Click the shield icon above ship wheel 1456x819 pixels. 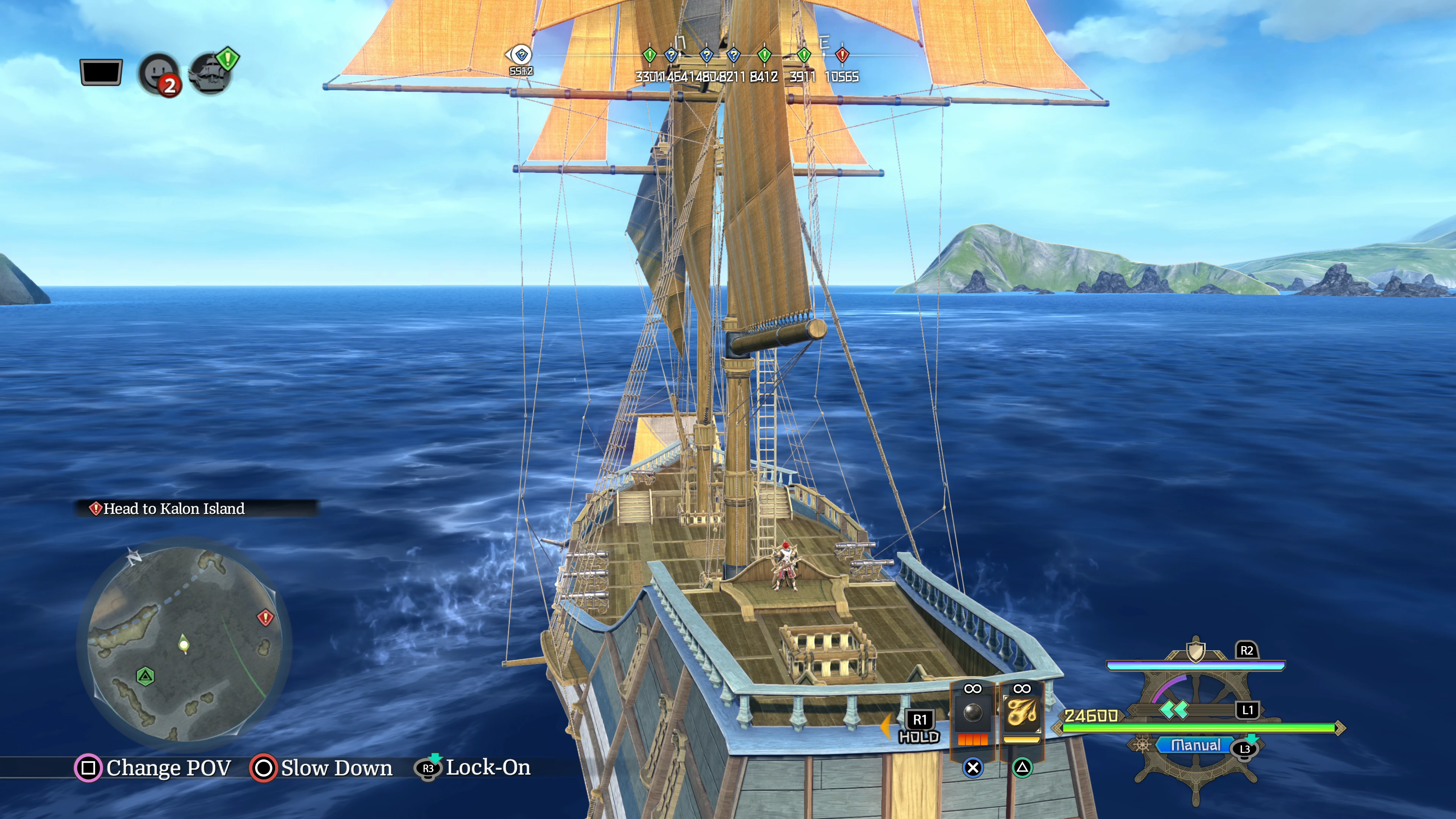[x=1196, y=651]
